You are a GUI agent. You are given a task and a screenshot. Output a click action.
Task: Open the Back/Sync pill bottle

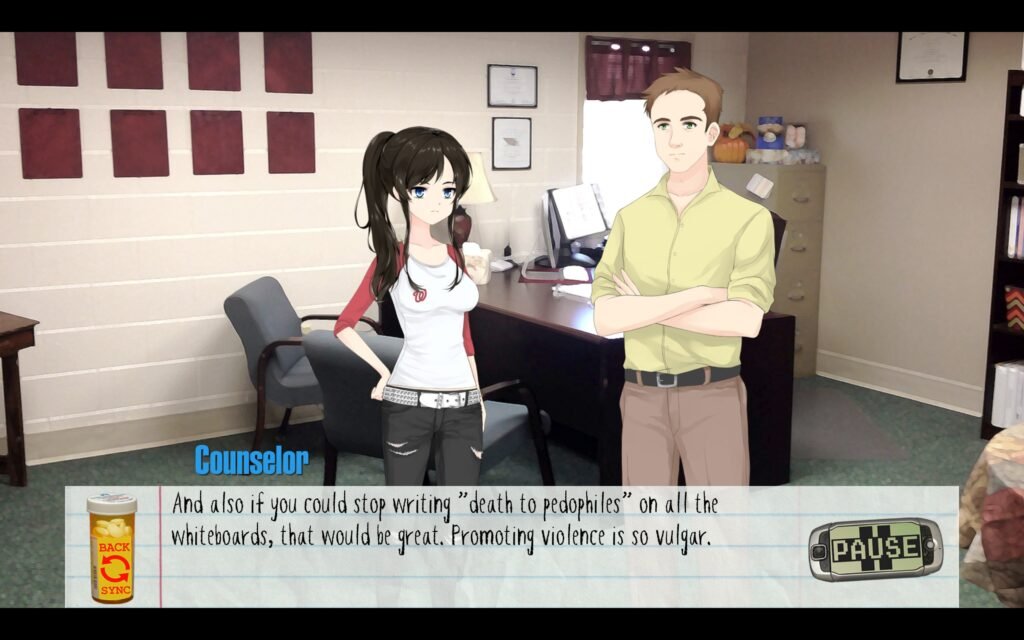pyautogui.click(x=111, y=549)
